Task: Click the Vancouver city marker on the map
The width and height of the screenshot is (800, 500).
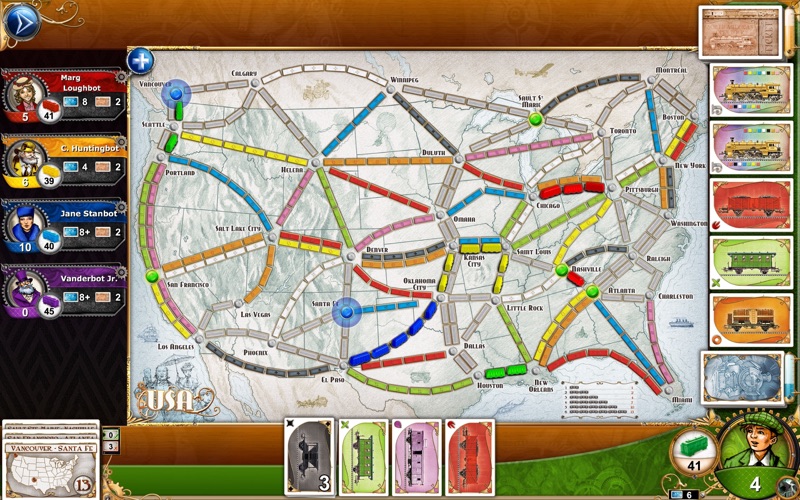Action: pyautogui.click(x=179, y=93)
